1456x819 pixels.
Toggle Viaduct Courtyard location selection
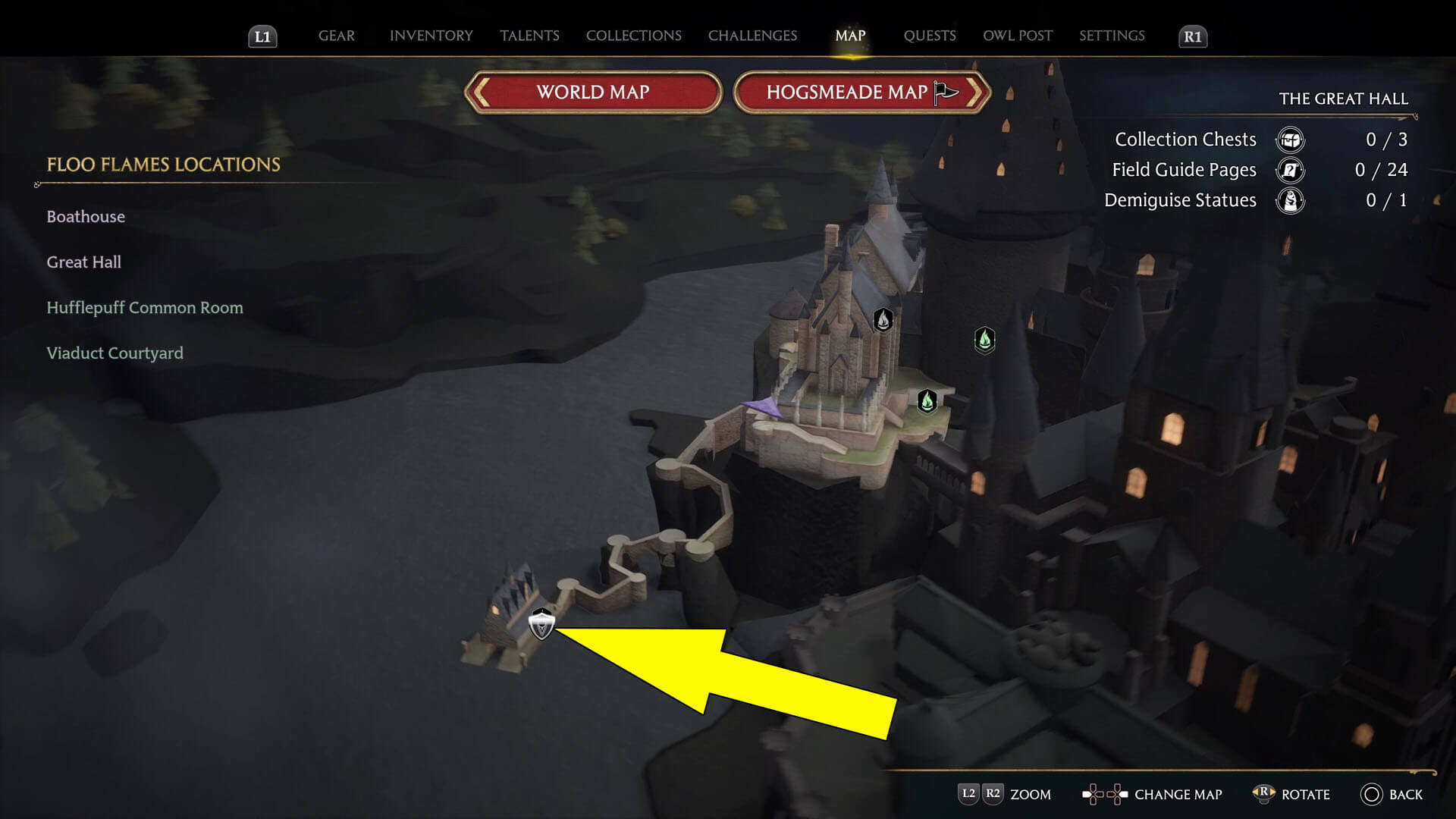click(x=115, y=353)
